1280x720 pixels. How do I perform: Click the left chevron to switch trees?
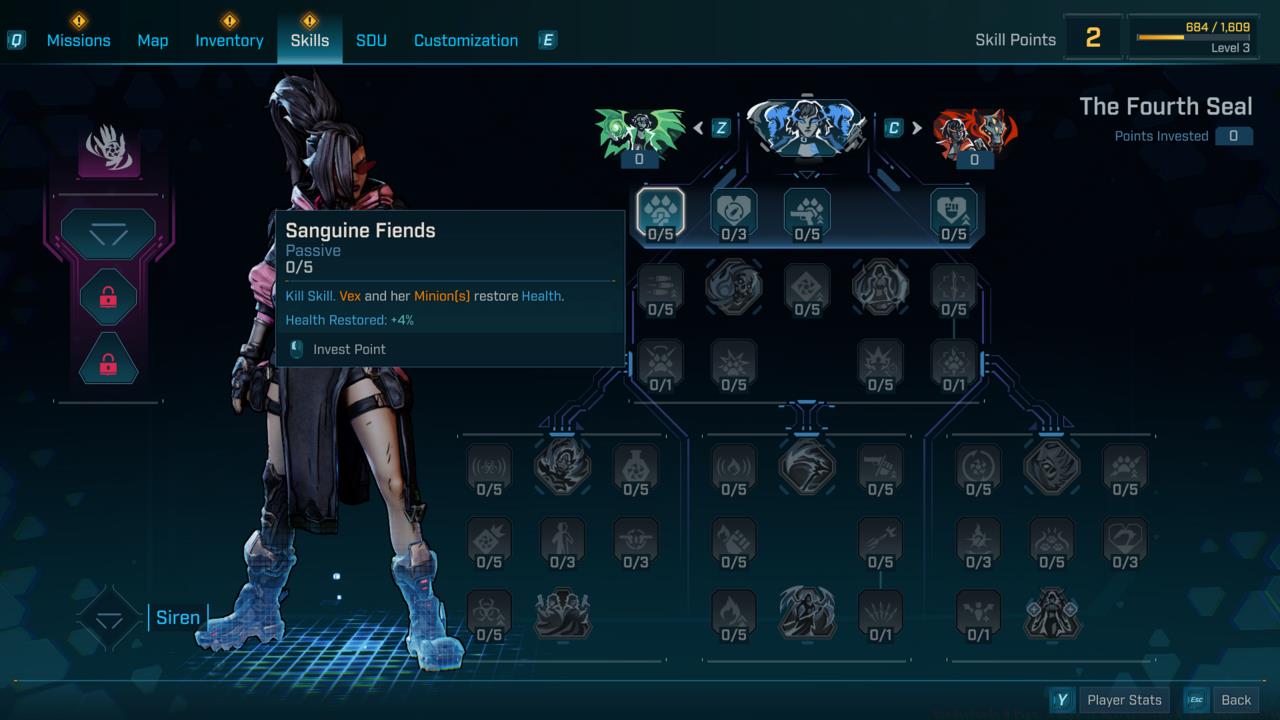coord(700,128)
